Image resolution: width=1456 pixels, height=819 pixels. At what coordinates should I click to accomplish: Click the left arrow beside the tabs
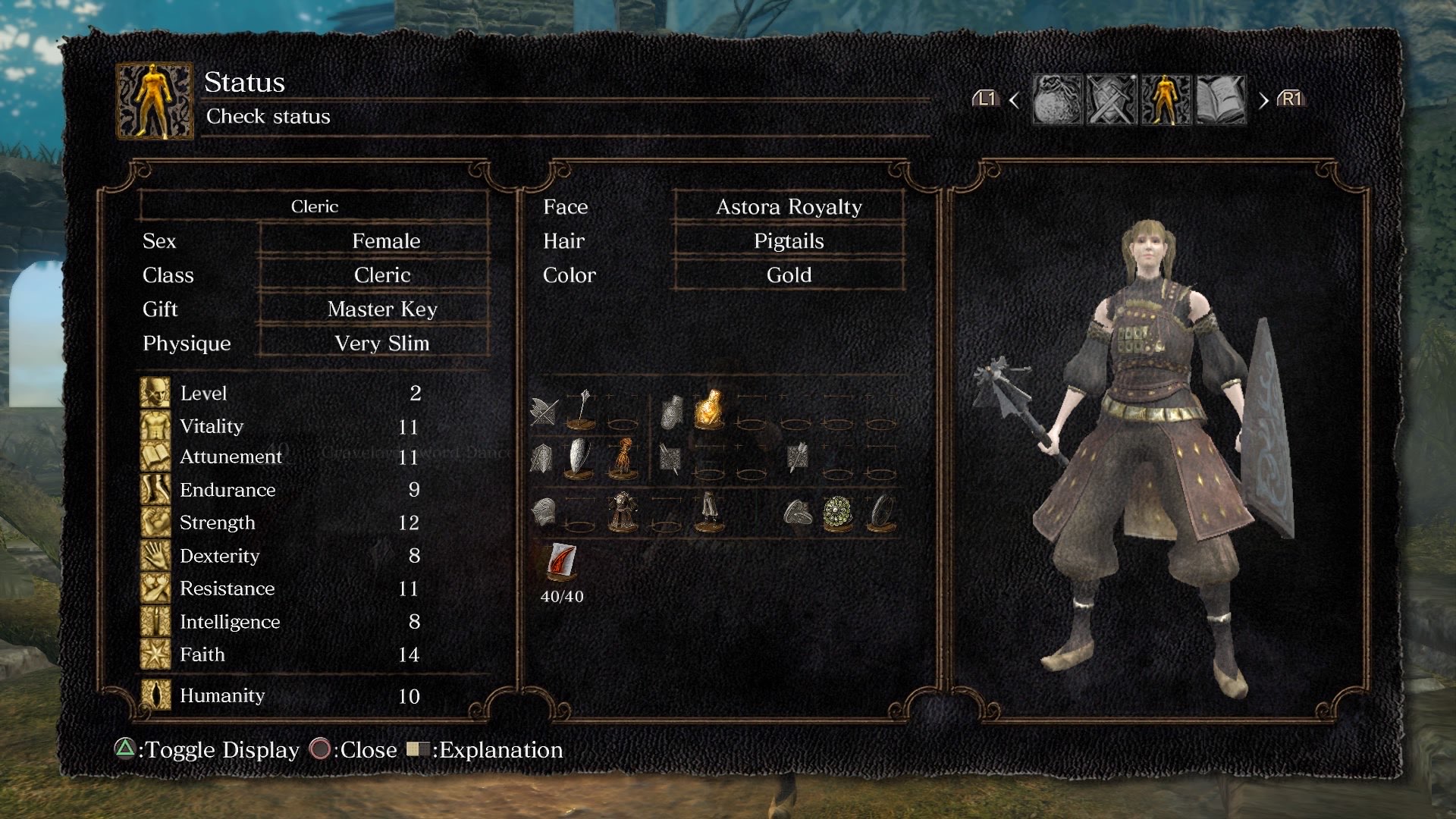pyautogui.click(x=1015, y=100)
